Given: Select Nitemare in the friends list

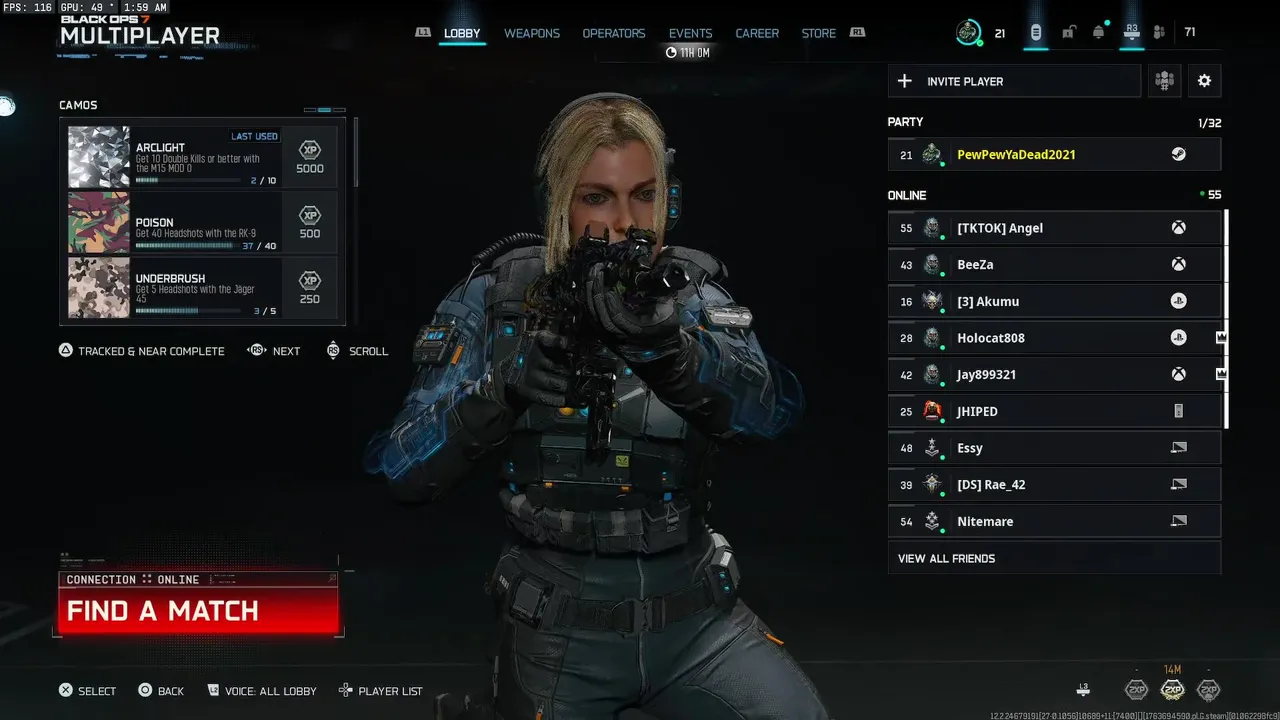Looking at the screenshot, I should point(1054,521).
